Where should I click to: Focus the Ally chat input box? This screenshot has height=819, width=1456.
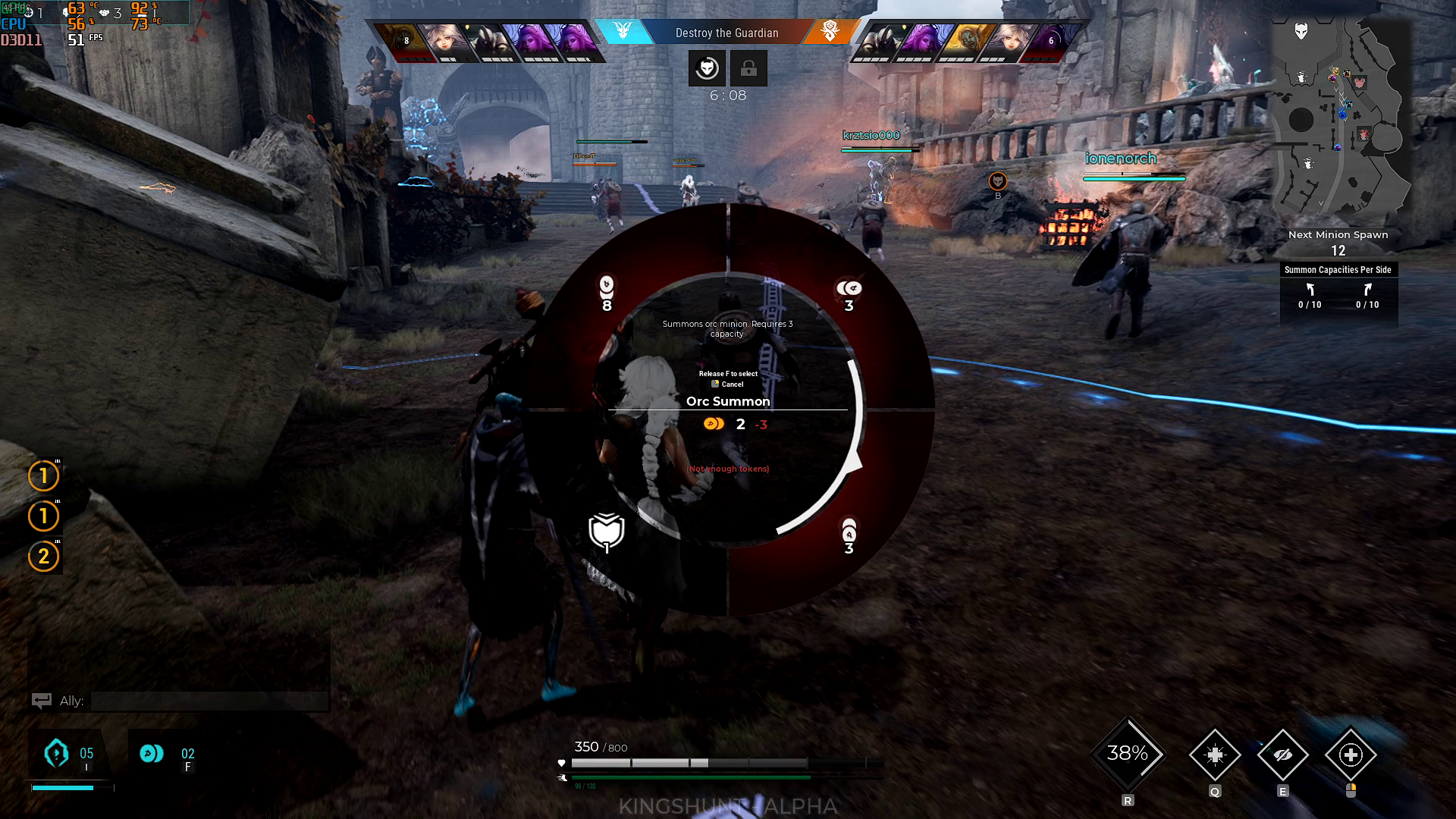[209, 701]
